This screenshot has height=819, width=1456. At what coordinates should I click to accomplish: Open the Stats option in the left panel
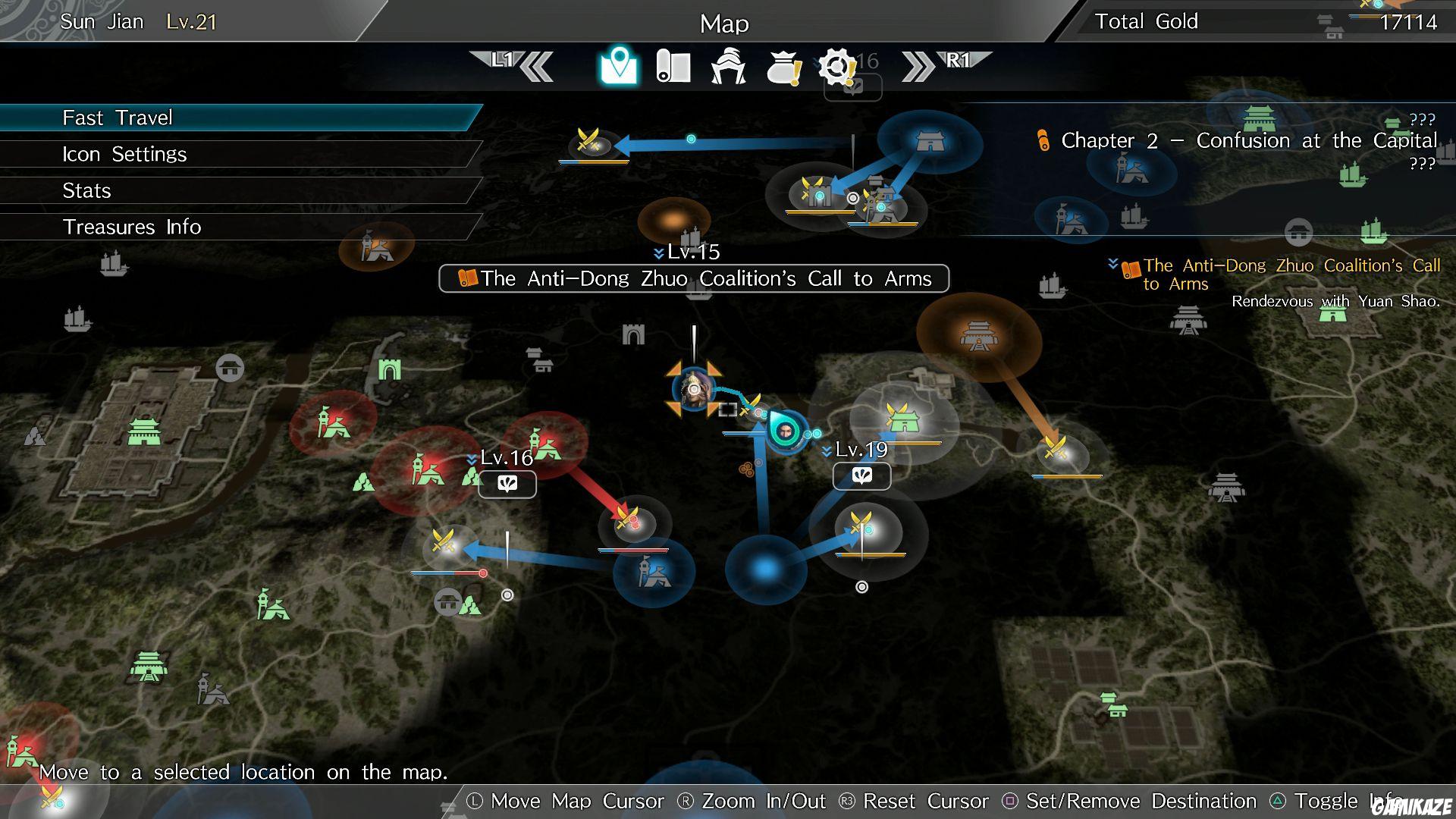click(86, 190)
